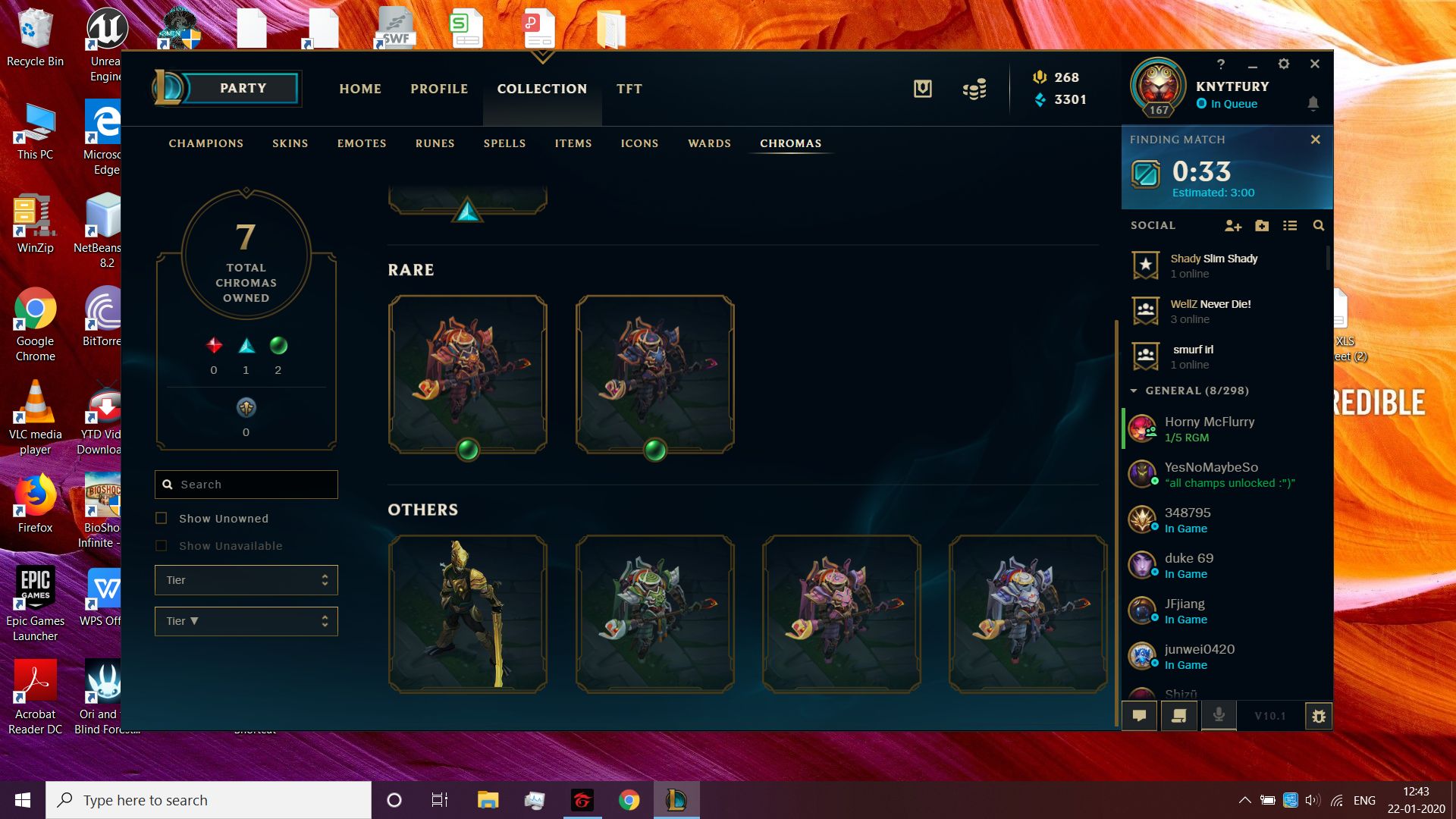This screenshot has height=819, width=1456.
Task: Add a new friend
Action: click(1234, 225)
